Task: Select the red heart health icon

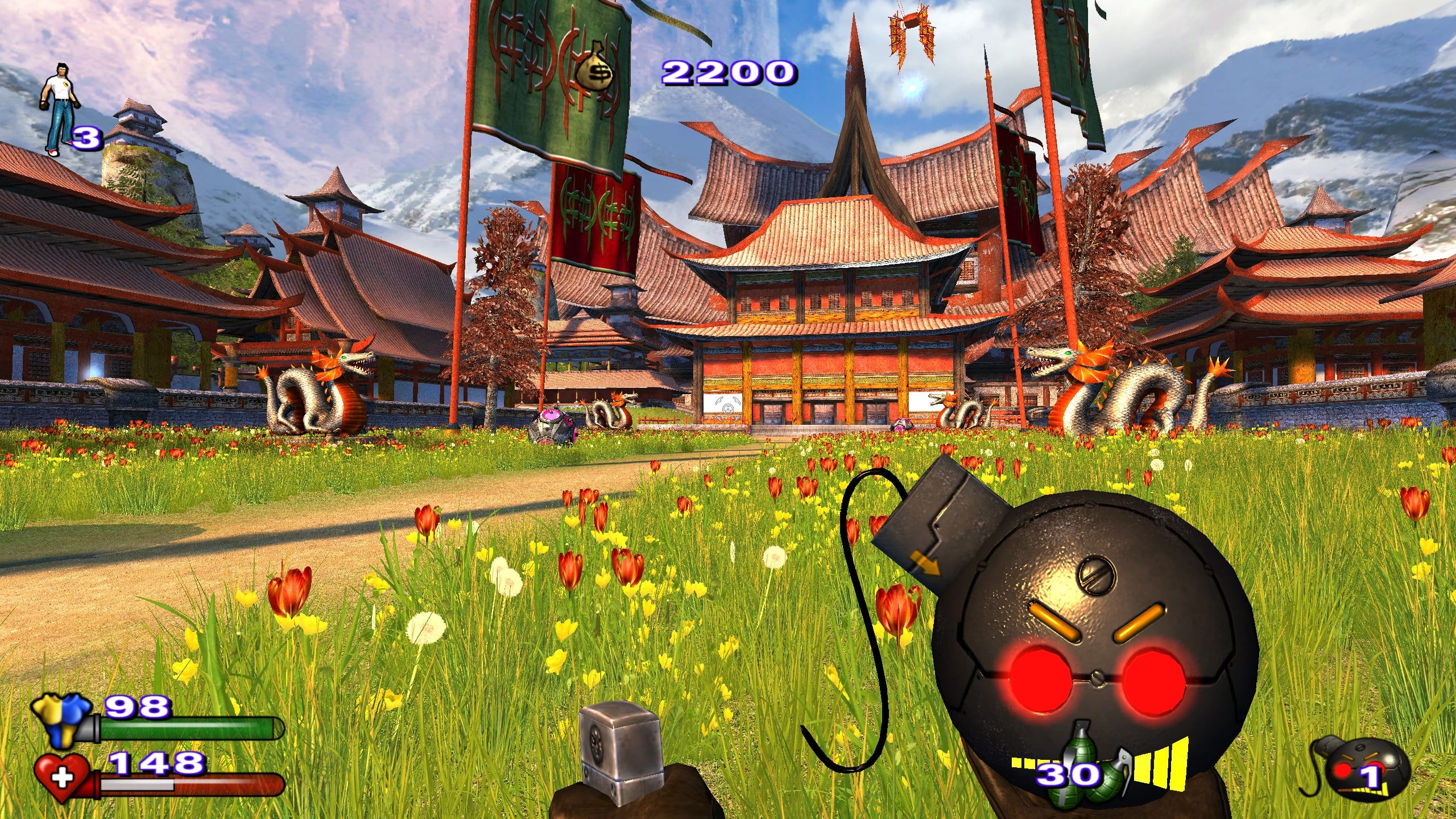Action: (62, 777)
